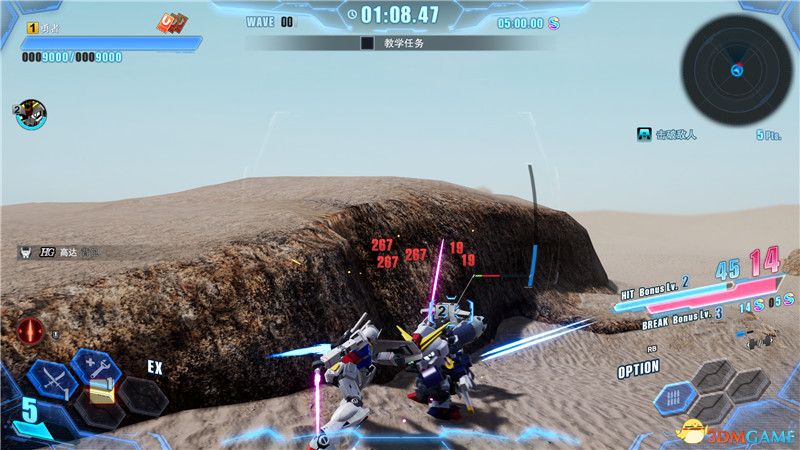This screenshot has height=450, width=800.
Task: Open the OPTION menu label
Action: point(638,369)
